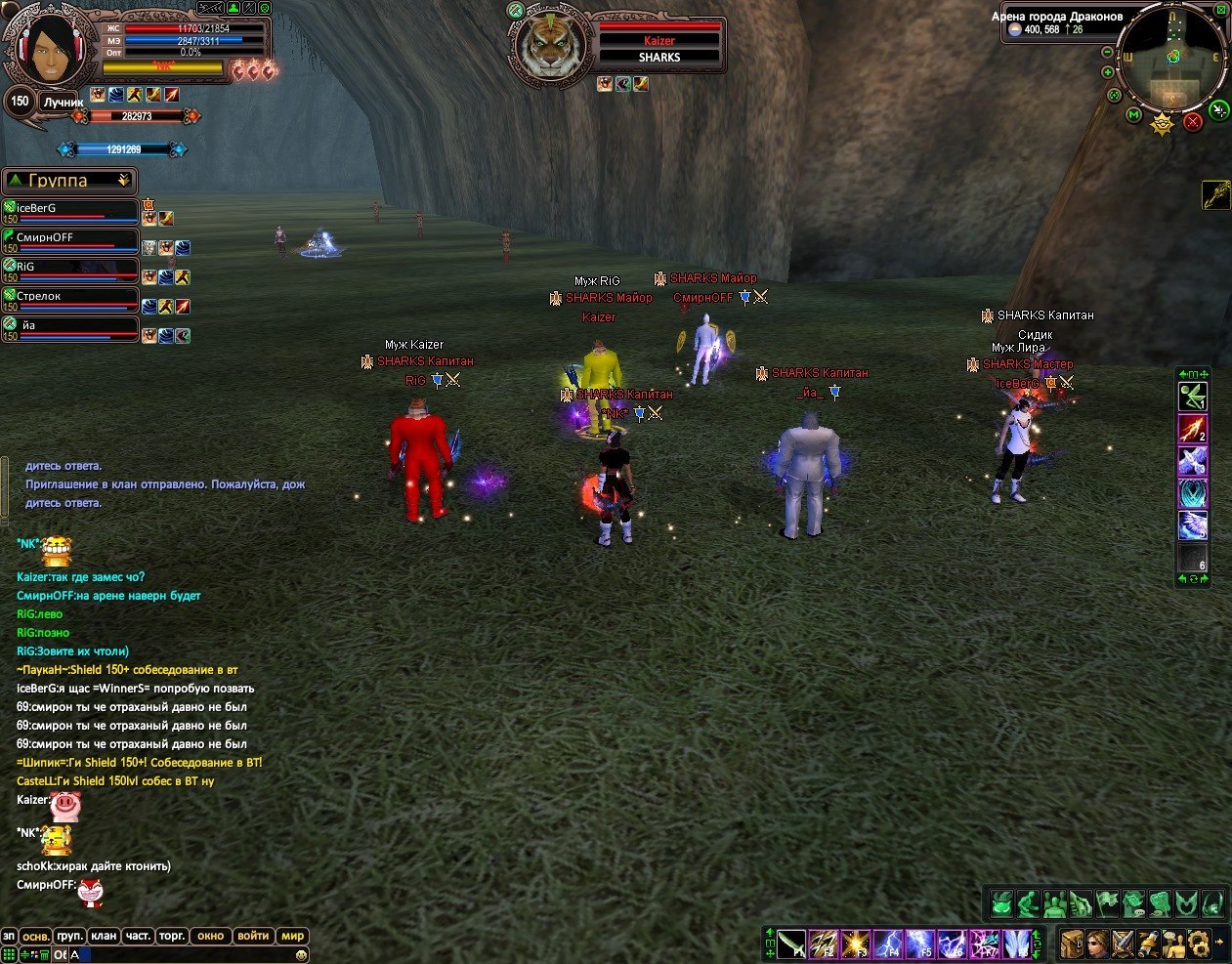Image resolution: width=1232 pixels, height=964 pixels.
Task: Activate the F4 lightning bolt skill
Action: 889,944
